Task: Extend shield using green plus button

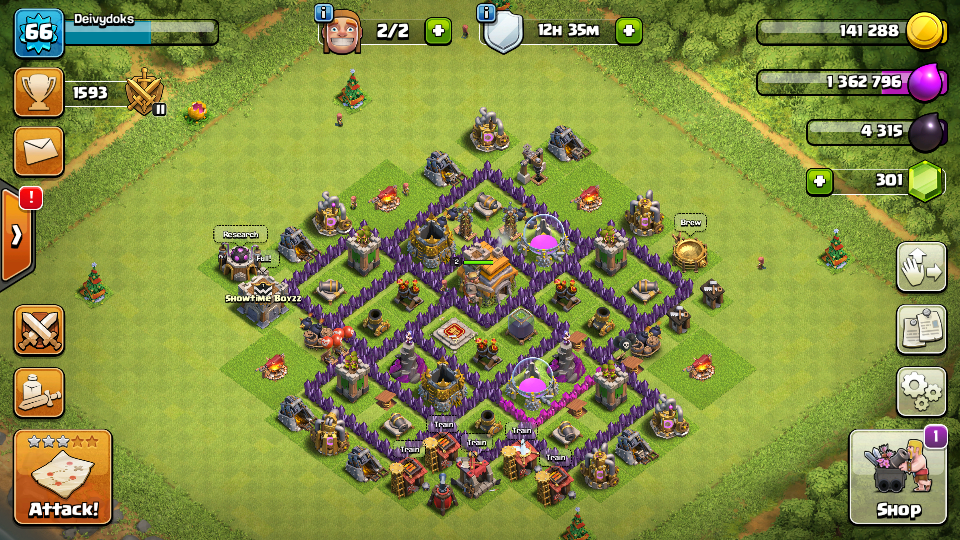Action: (x=628, y=31)
